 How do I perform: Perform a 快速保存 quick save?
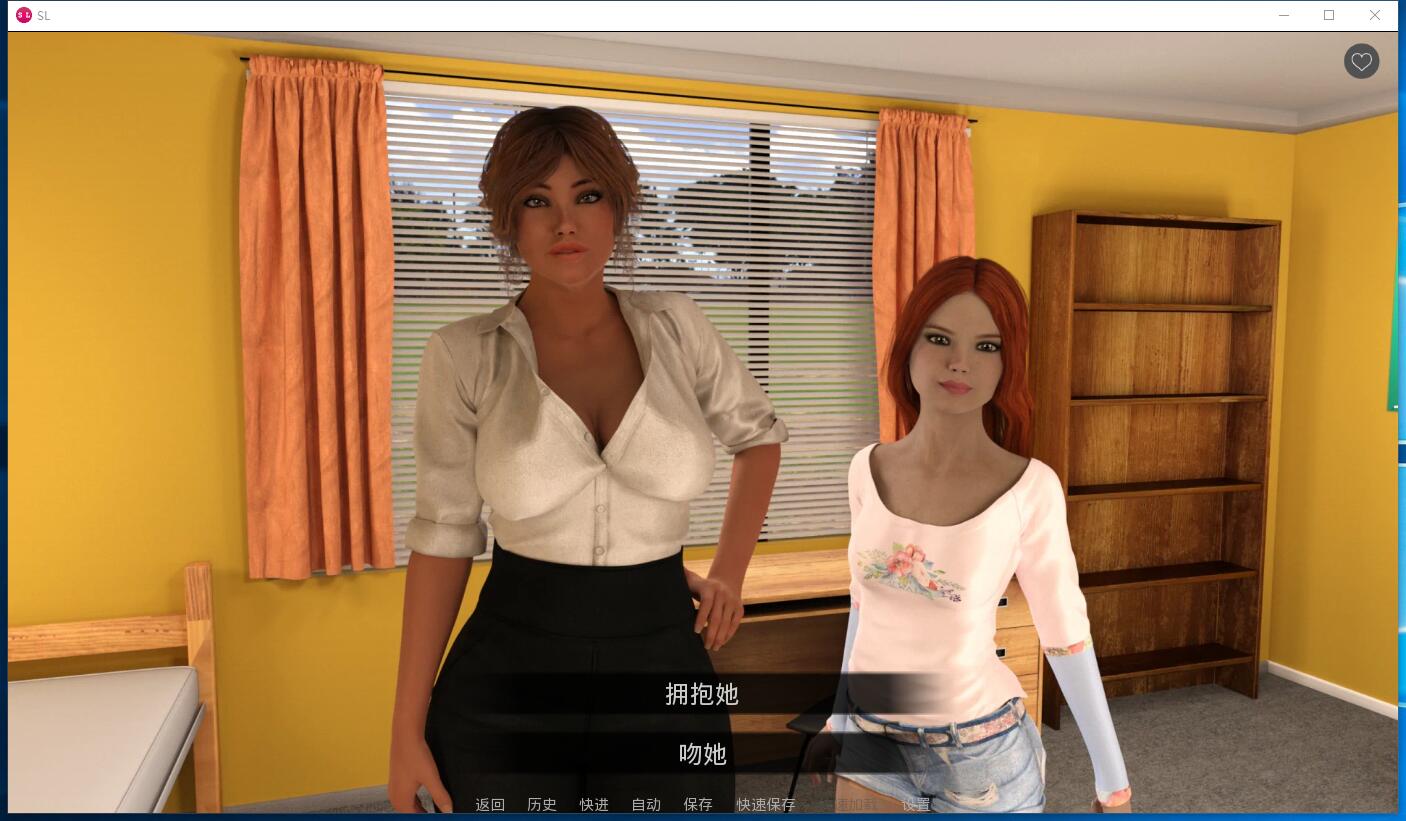(x=765, y=804)
